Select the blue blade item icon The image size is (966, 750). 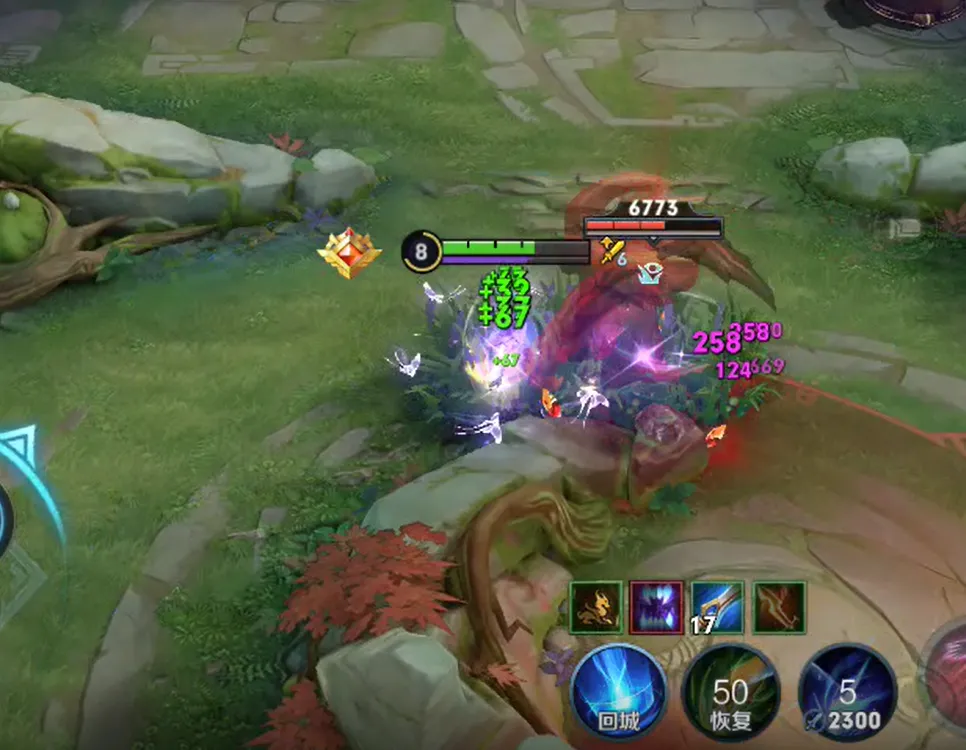[x=718, y=607]
